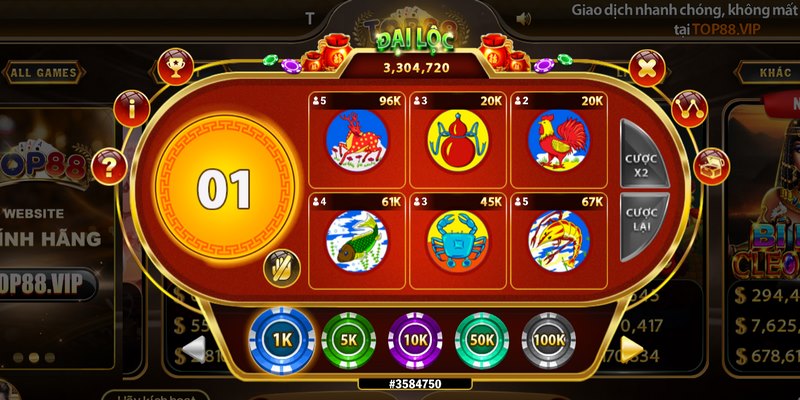Open the question mark help button
The height and width of the screenshot is (400, 800).
click(x=109, y=165)
